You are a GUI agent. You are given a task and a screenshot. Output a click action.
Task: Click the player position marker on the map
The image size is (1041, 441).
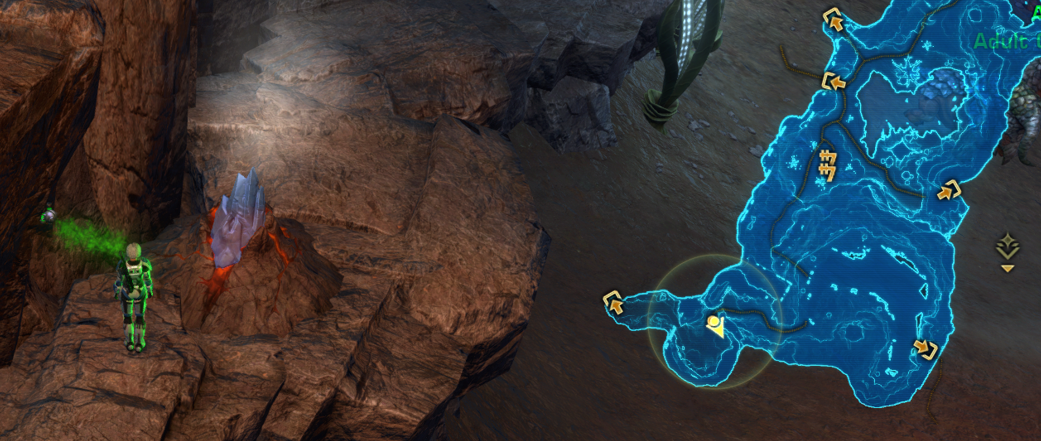(x=714, y=325)
